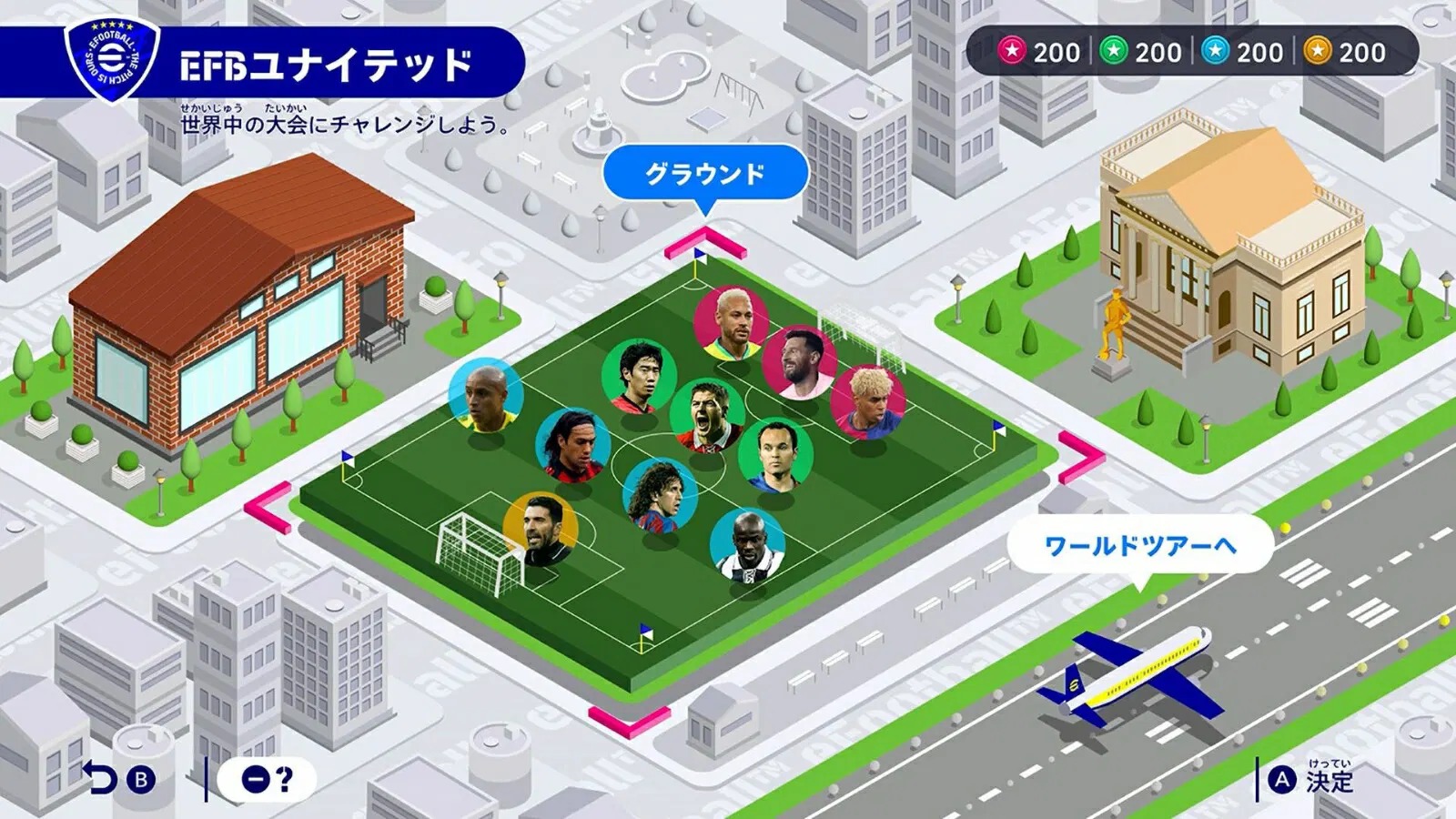Confirm with the A 決定 control

coord(1310,778)
